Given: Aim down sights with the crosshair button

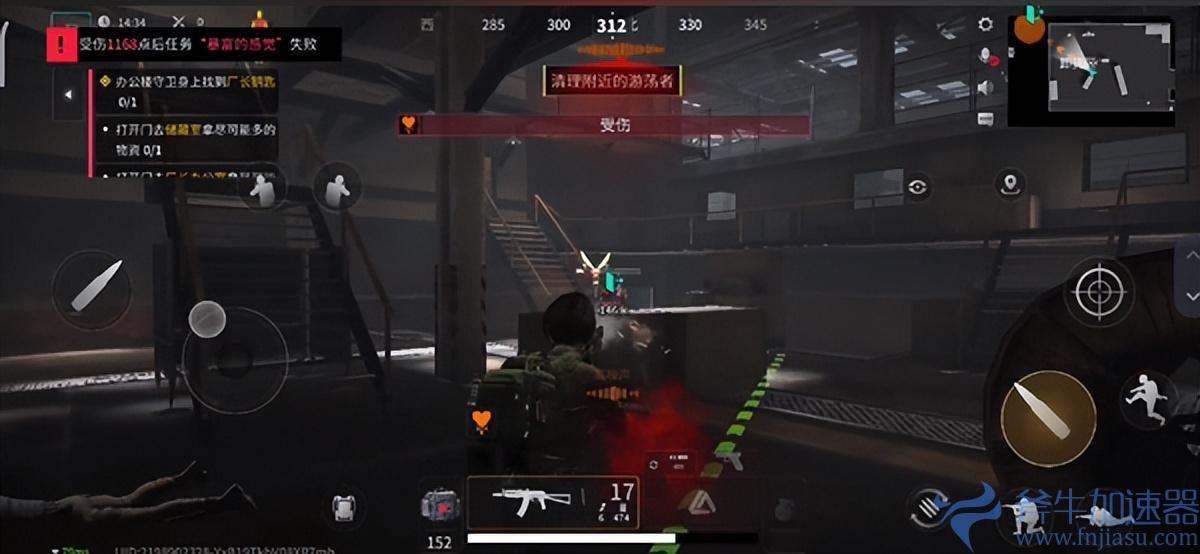Looking at the screenshot, I should [1099, 292].
